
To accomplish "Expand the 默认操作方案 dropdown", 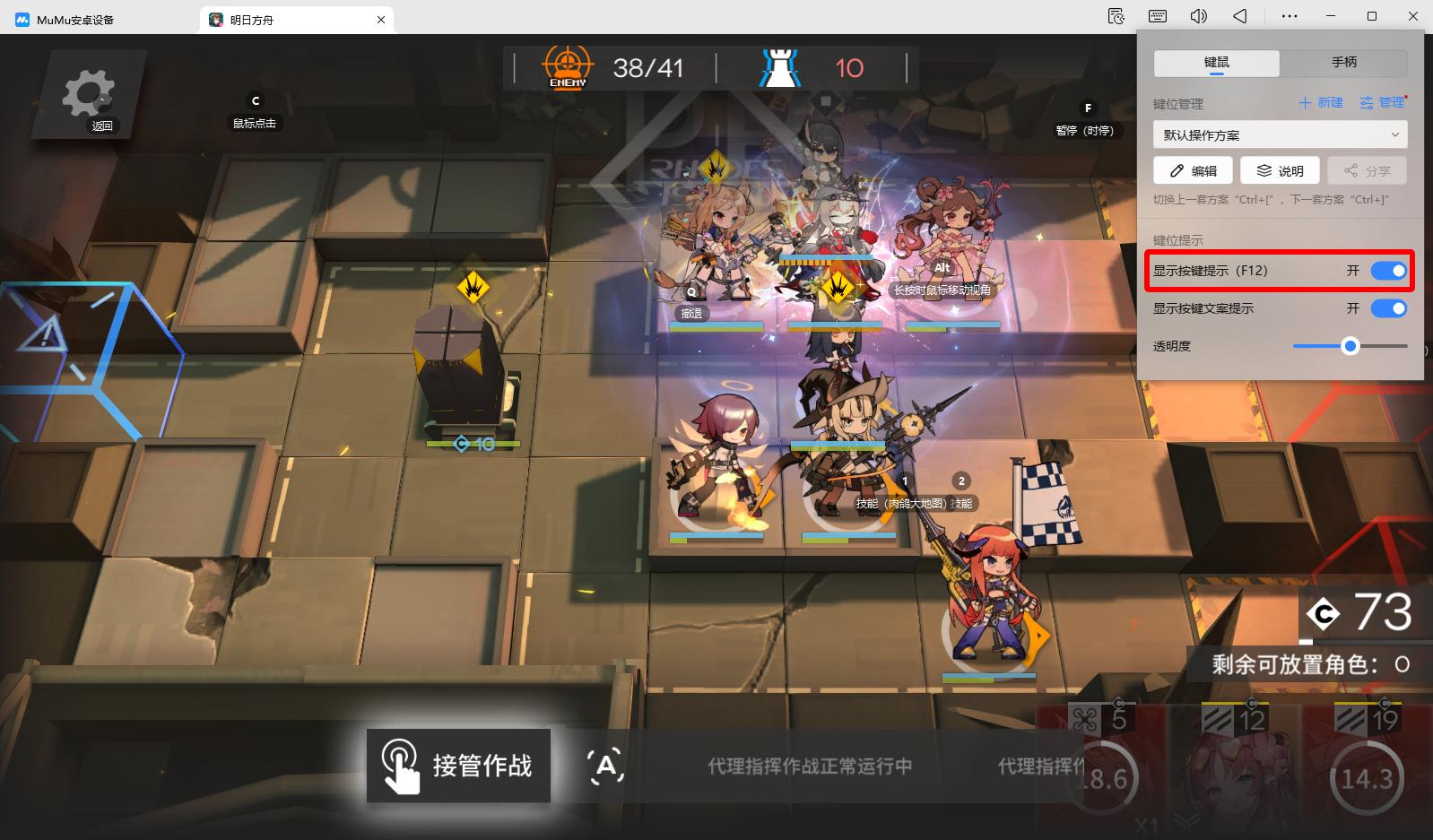I will pyautogui.click(x=1280, y=134).
